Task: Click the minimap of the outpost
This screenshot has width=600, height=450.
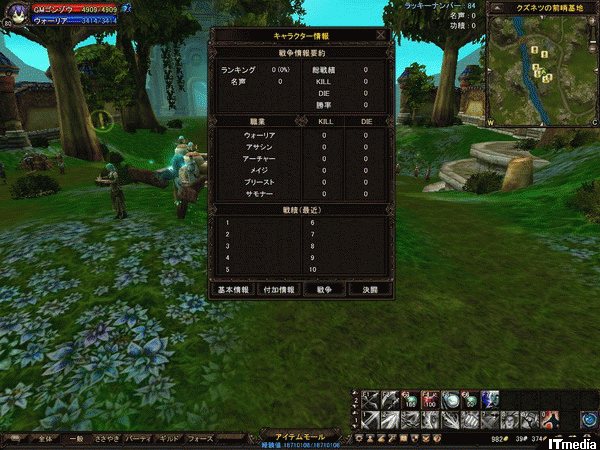Action: (540, 70)
